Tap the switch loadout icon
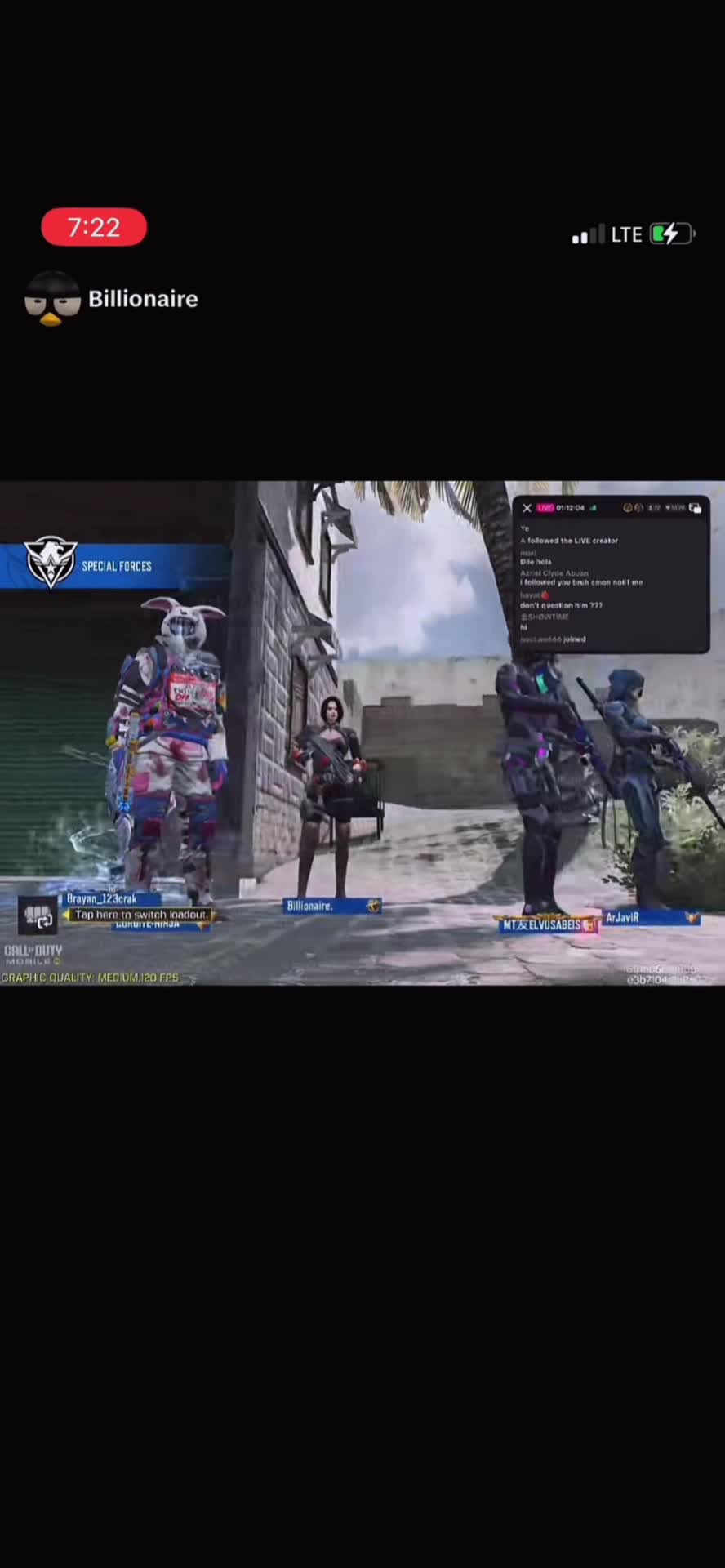Screen dimensions: 725x1568 (38, 915)
